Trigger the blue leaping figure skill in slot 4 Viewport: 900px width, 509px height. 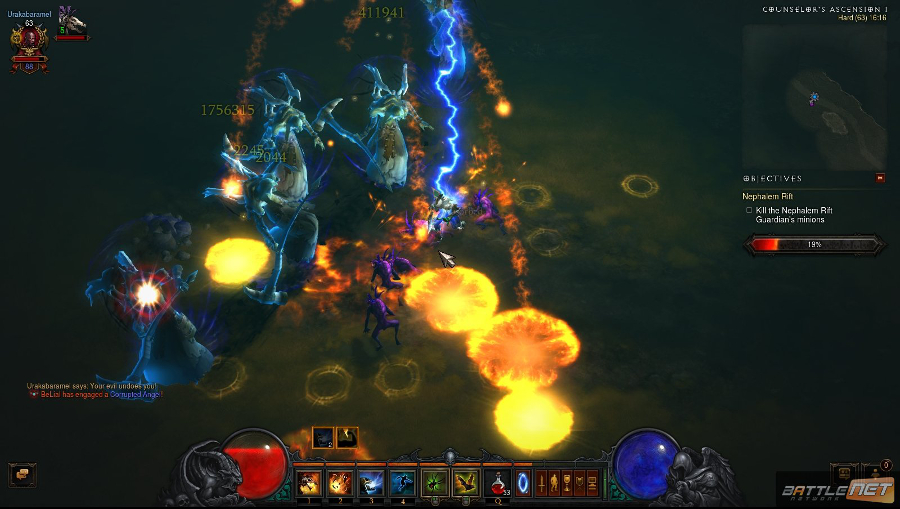coord(402,484)
